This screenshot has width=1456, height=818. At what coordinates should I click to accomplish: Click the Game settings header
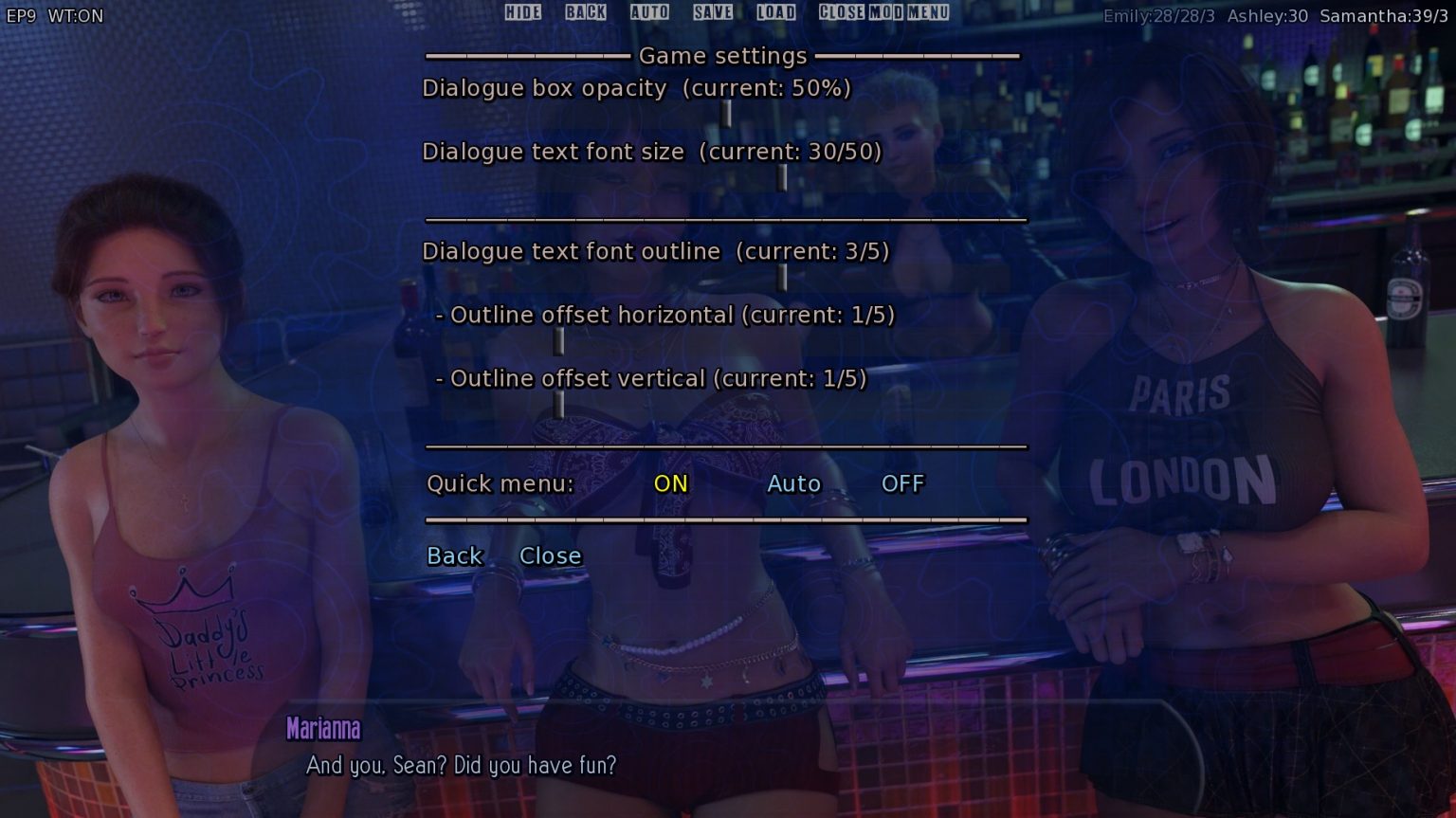pyautogui.click(x=722, y=56)
